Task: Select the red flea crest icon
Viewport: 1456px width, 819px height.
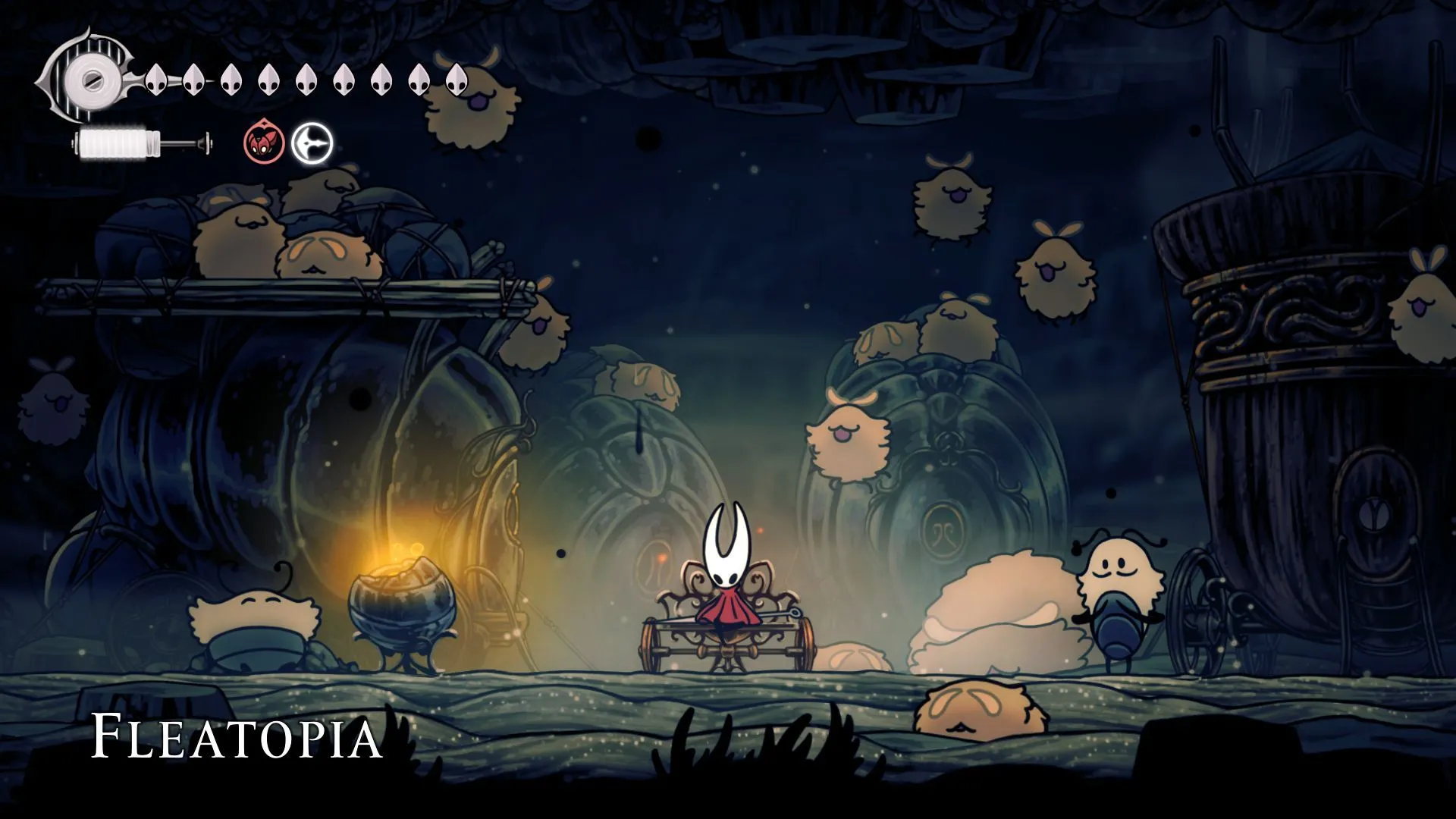Action: [x=262, y=143]
